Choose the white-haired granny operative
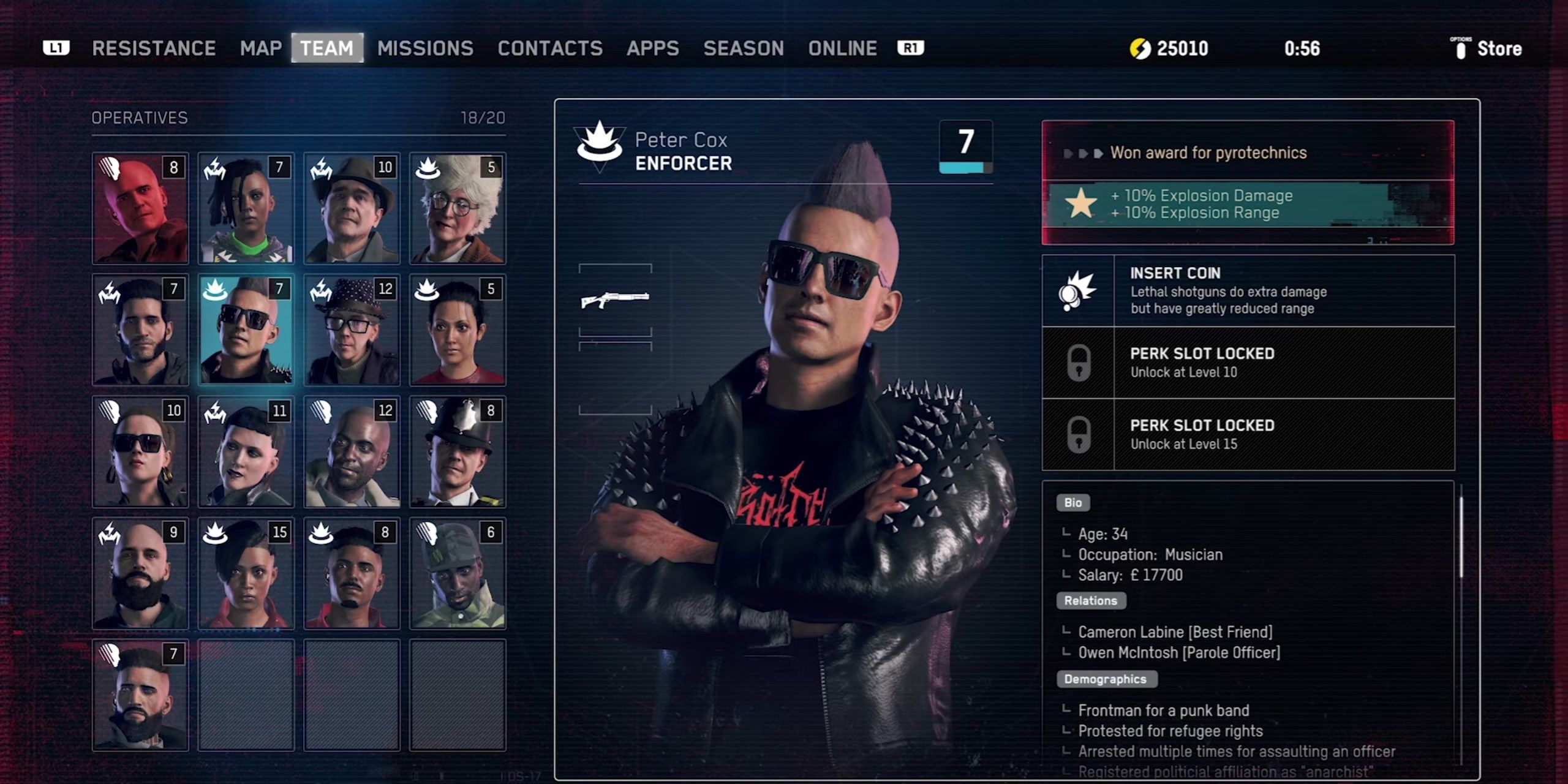Viewport: 1568px width, 784px height. tap(458, 208)
